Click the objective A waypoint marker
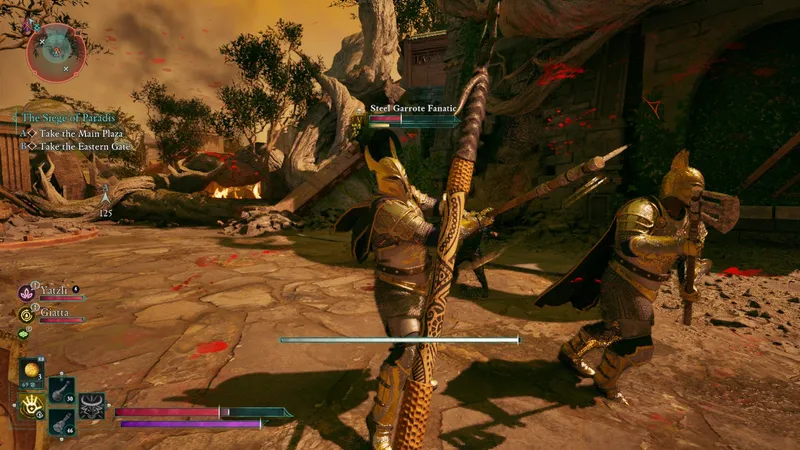The width and height of the screenshot is (800, 450). (x=105, y=189)
